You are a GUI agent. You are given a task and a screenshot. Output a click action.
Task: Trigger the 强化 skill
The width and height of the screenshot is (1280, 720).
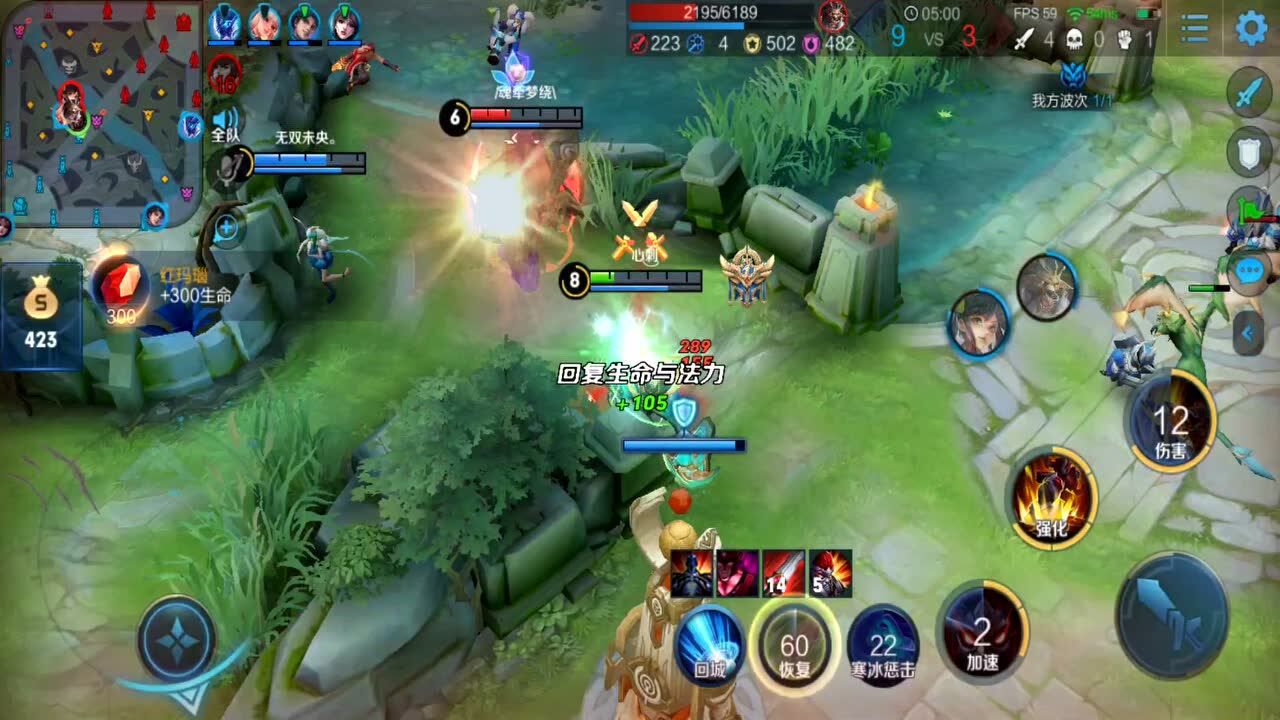[1052, 497]
